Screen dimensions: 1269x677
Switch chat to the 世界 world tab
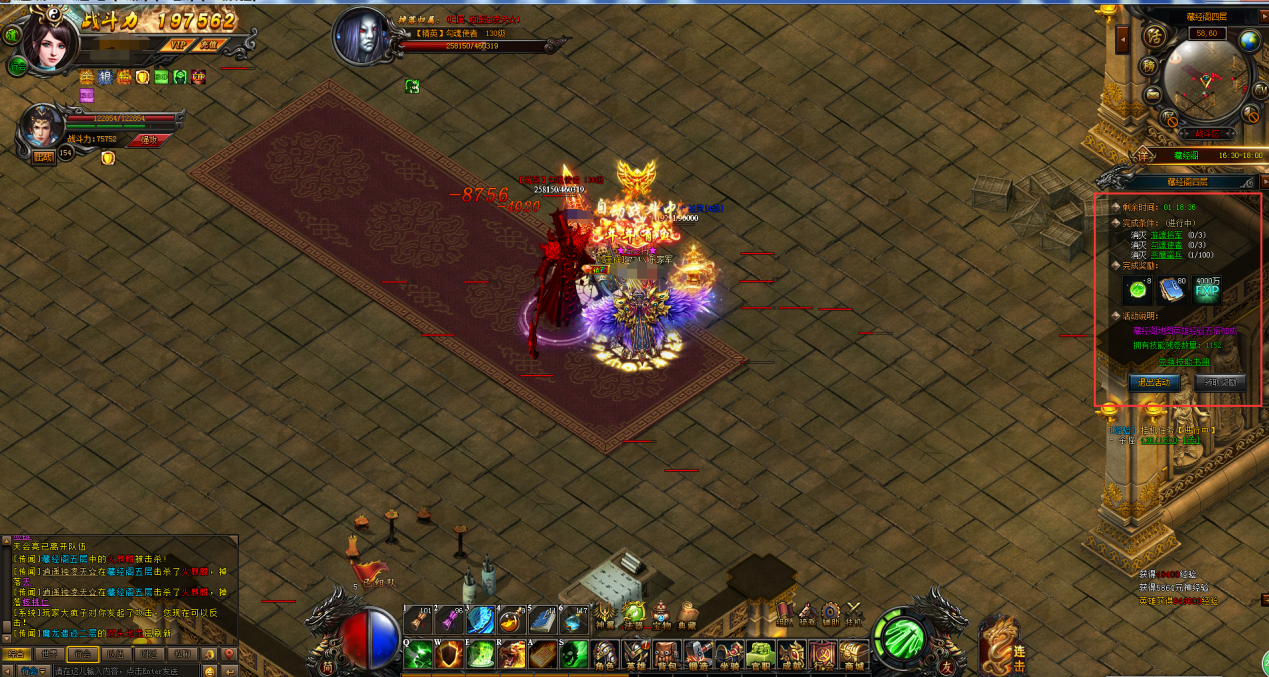[x=51, y=654]
